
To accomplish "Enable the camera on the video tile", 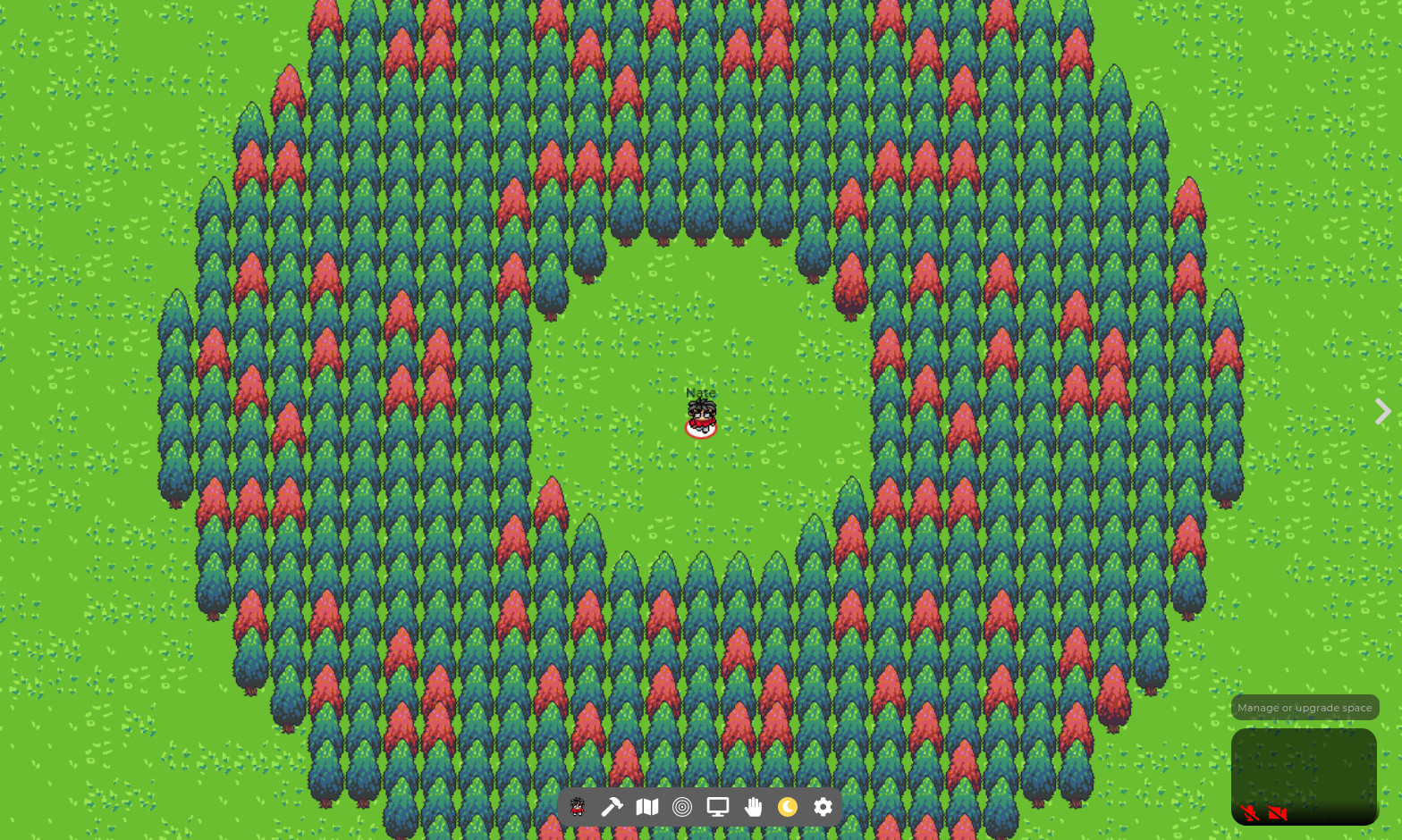I will coord(1278,813).
